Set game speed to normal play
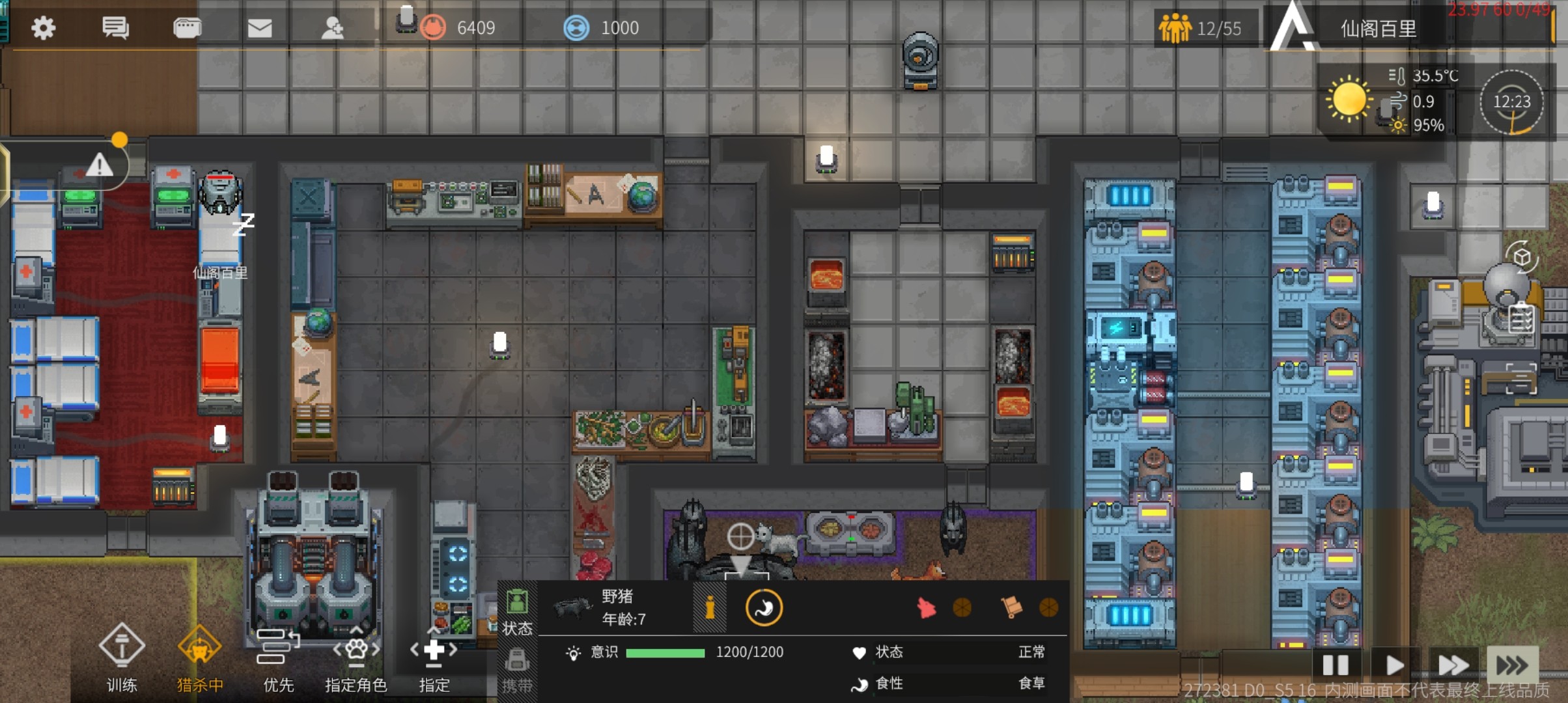 pyautogui.click(x=1394, y=665)
